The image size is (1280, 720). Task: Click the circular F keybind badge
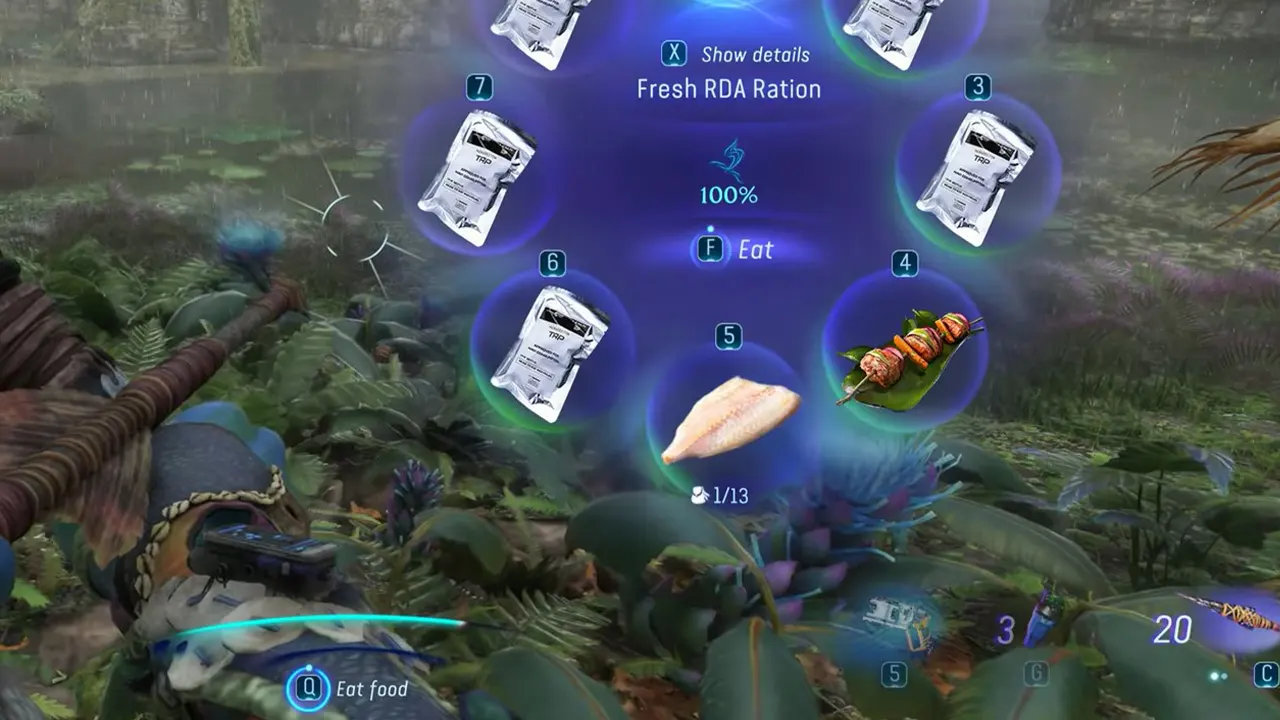[x=710, y=250]
